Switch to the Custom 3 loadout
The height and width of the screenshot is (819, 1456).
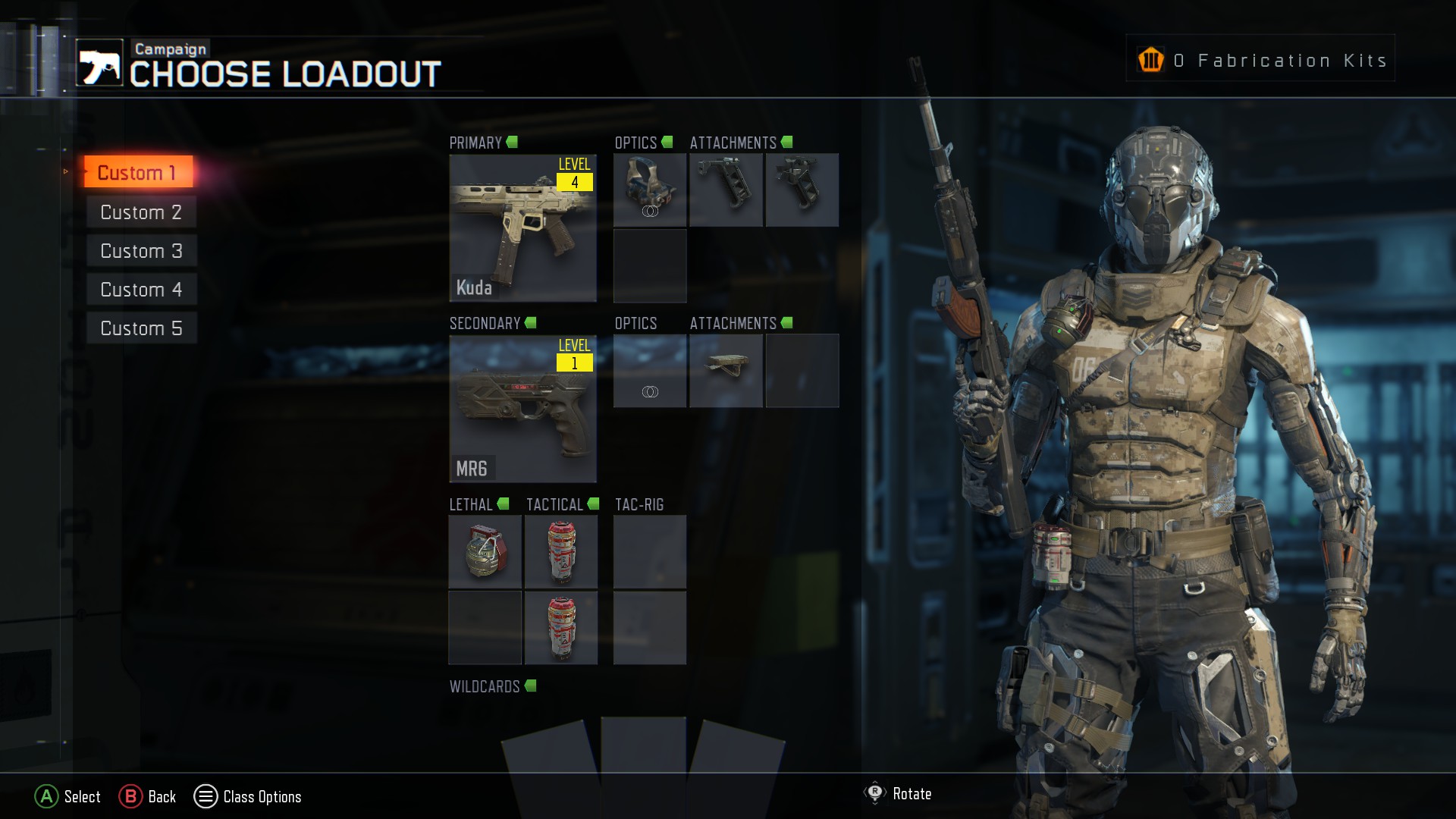(141, 251)
